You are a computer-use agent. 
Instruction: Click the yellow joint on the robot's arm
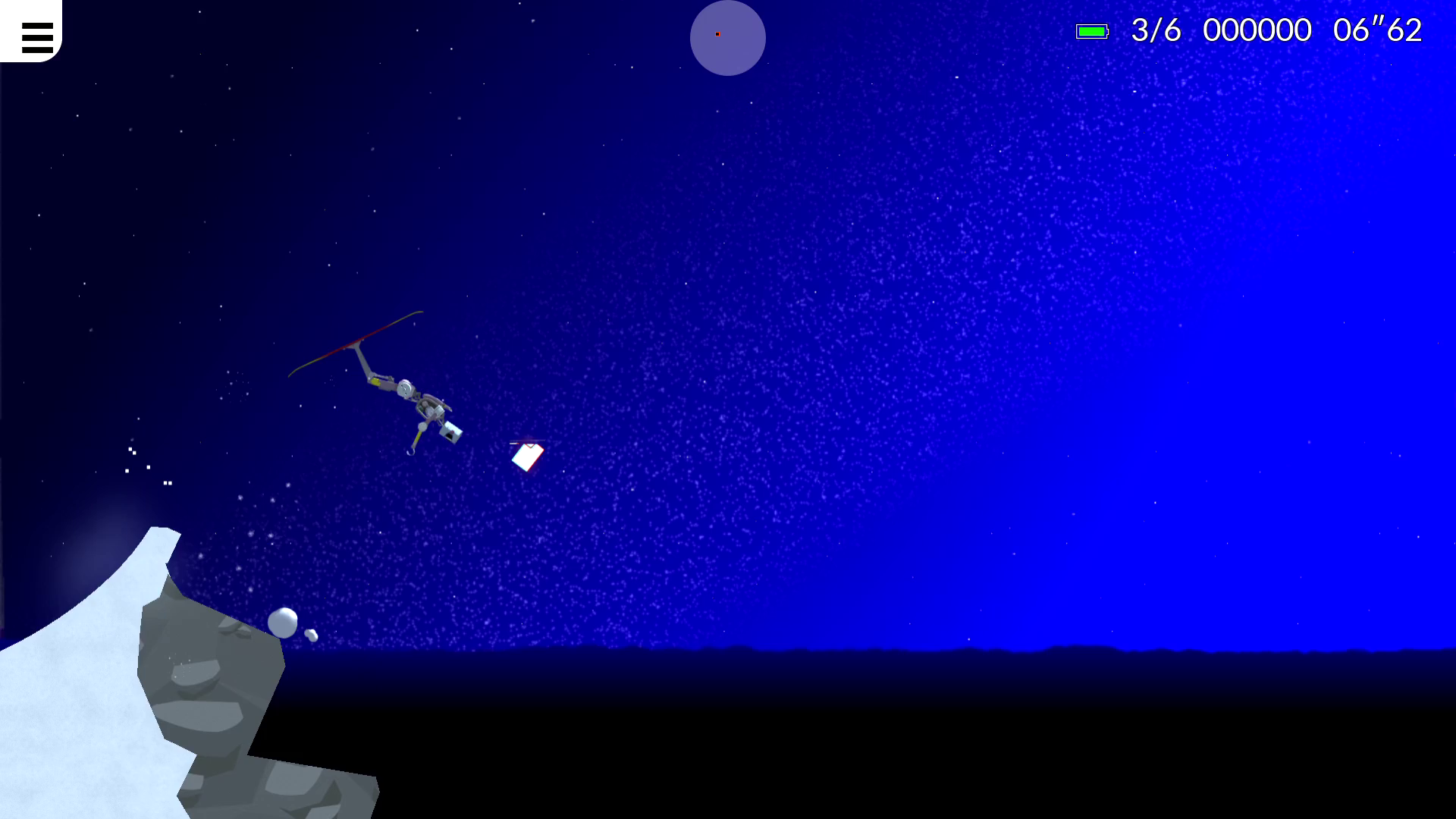pos(377,381)
